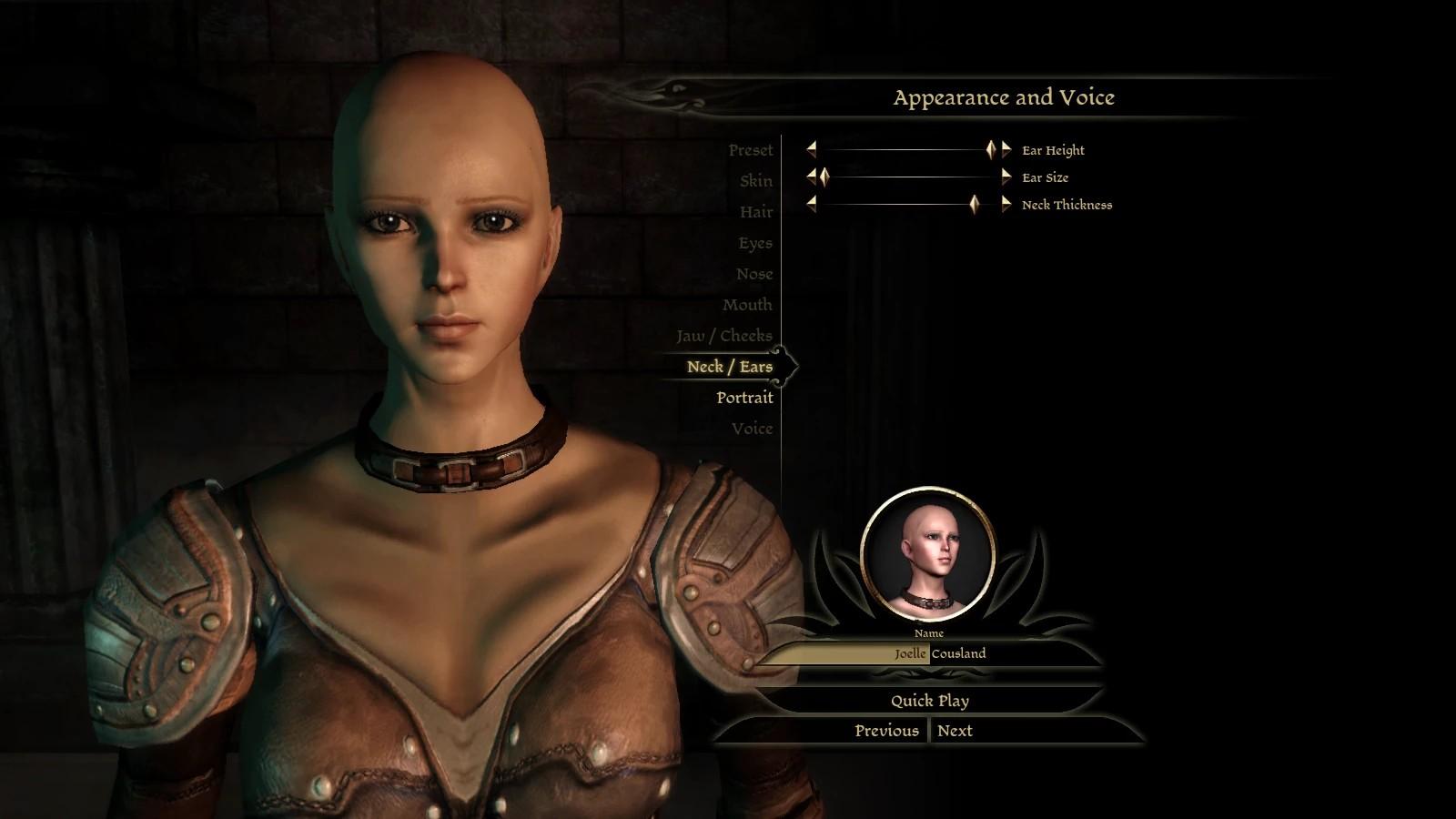Choose the Nose category

754,274
